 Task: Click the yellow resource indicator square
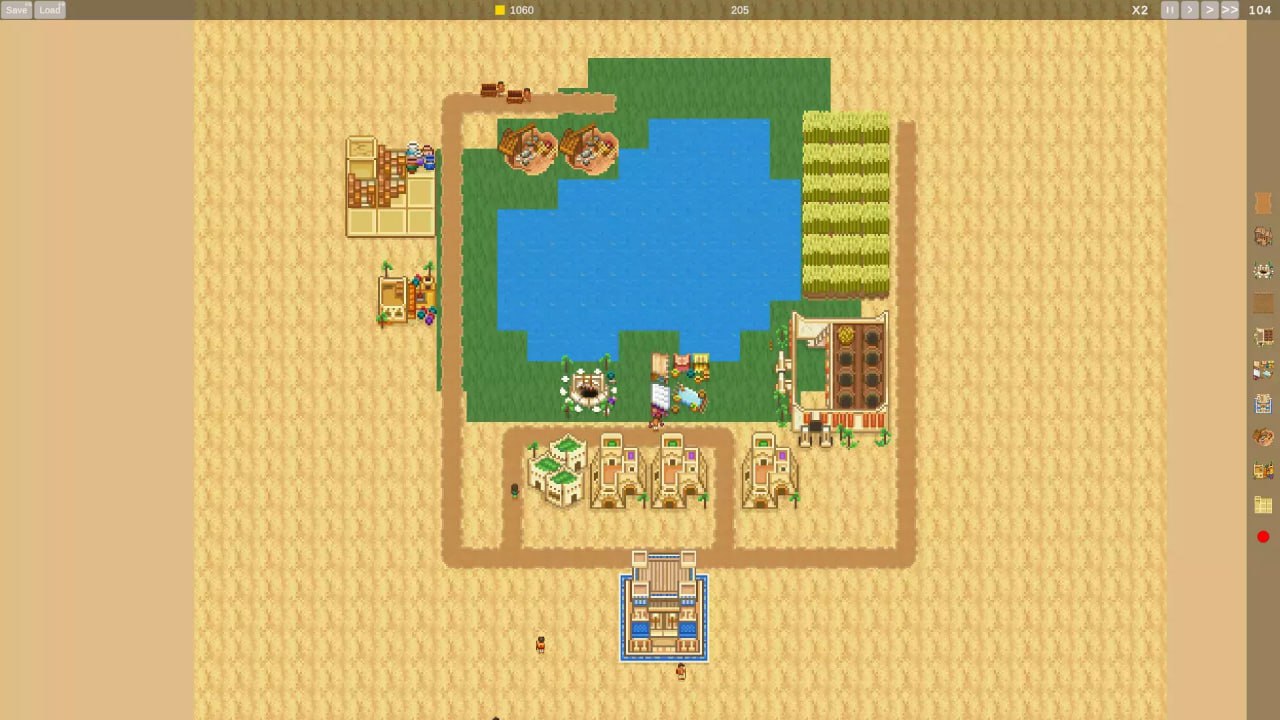point(499,9)
